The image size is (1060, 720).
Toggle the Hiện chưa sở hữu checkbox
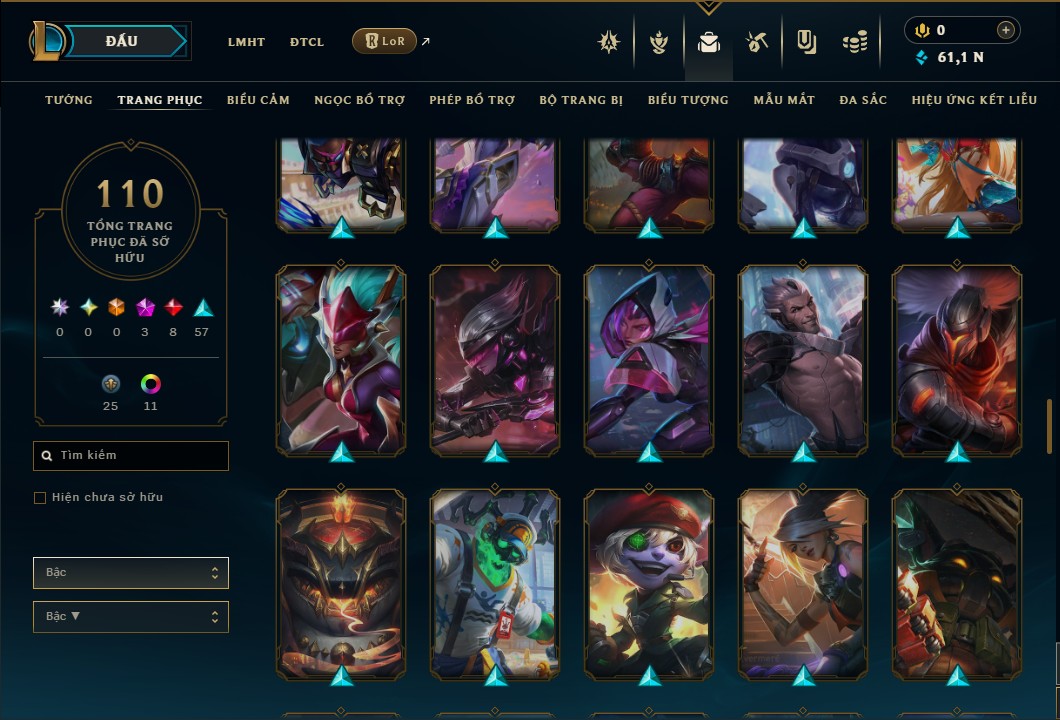[x=40, y=498]
